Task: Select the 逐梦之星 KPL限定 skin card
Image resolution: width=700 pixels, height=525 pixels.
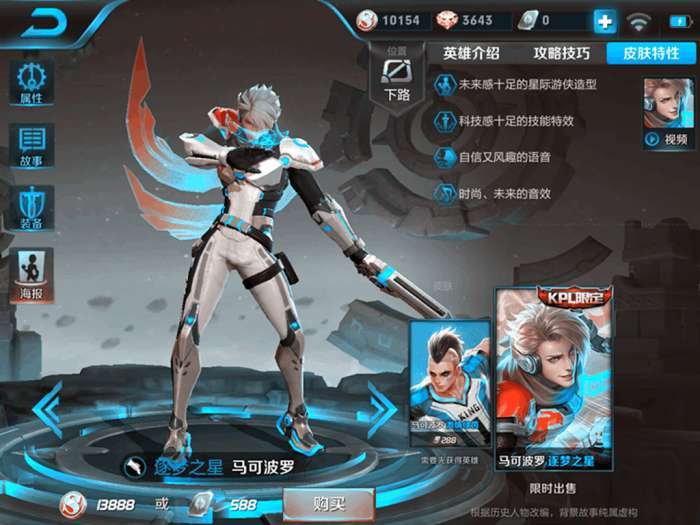Action: (x=555, y=378)
